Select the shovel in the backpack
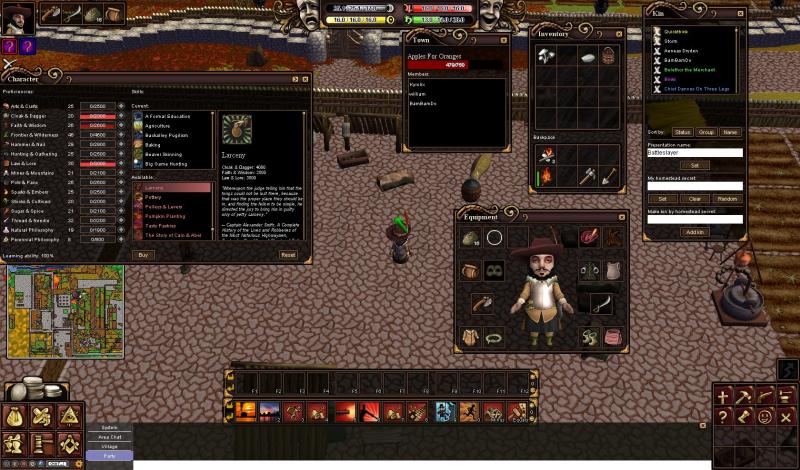The height and width of the screenshot is (470, 800). coord(609,177)
